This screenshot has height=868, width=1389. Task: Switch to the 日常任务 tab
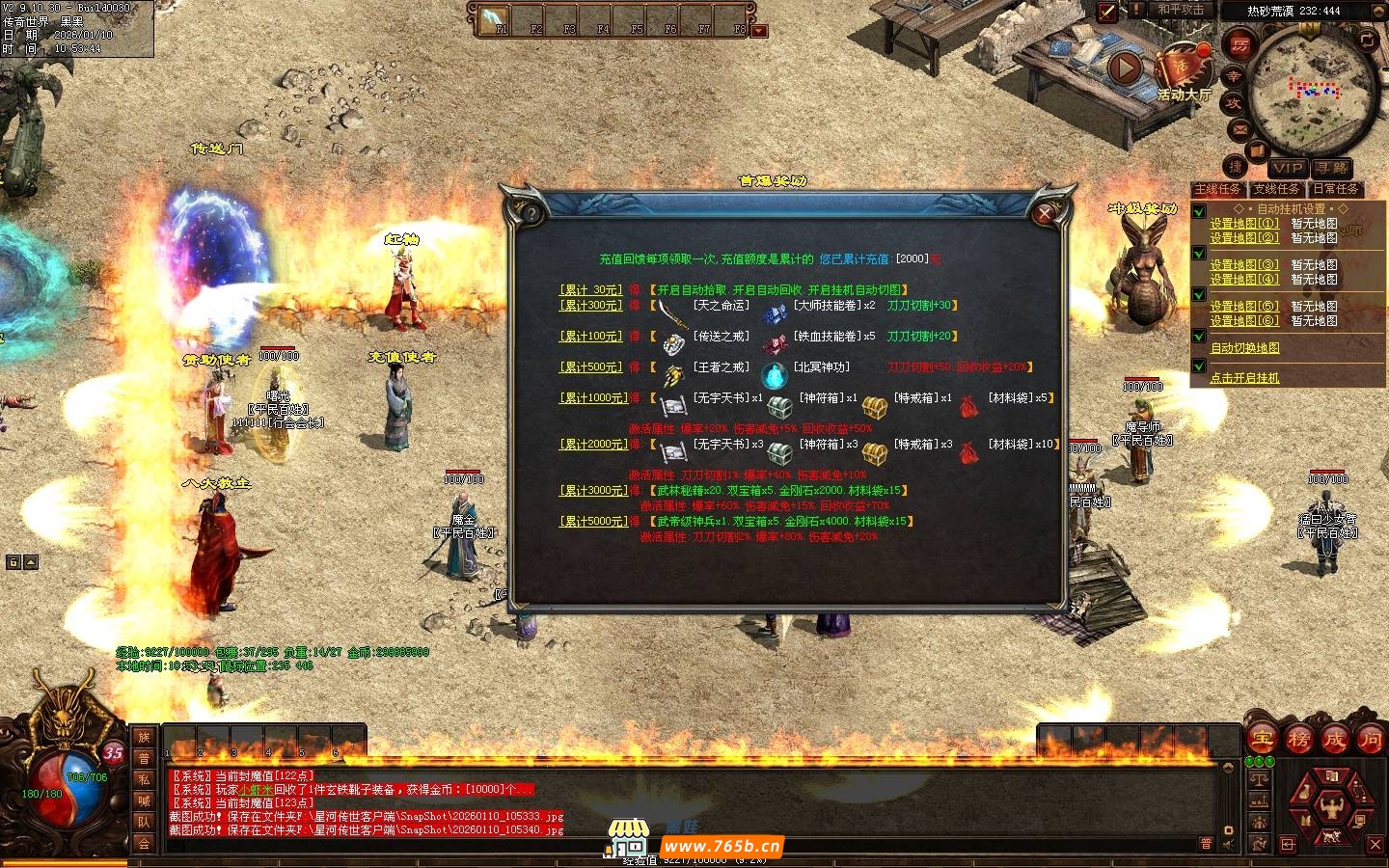(x=1335, y=189)
